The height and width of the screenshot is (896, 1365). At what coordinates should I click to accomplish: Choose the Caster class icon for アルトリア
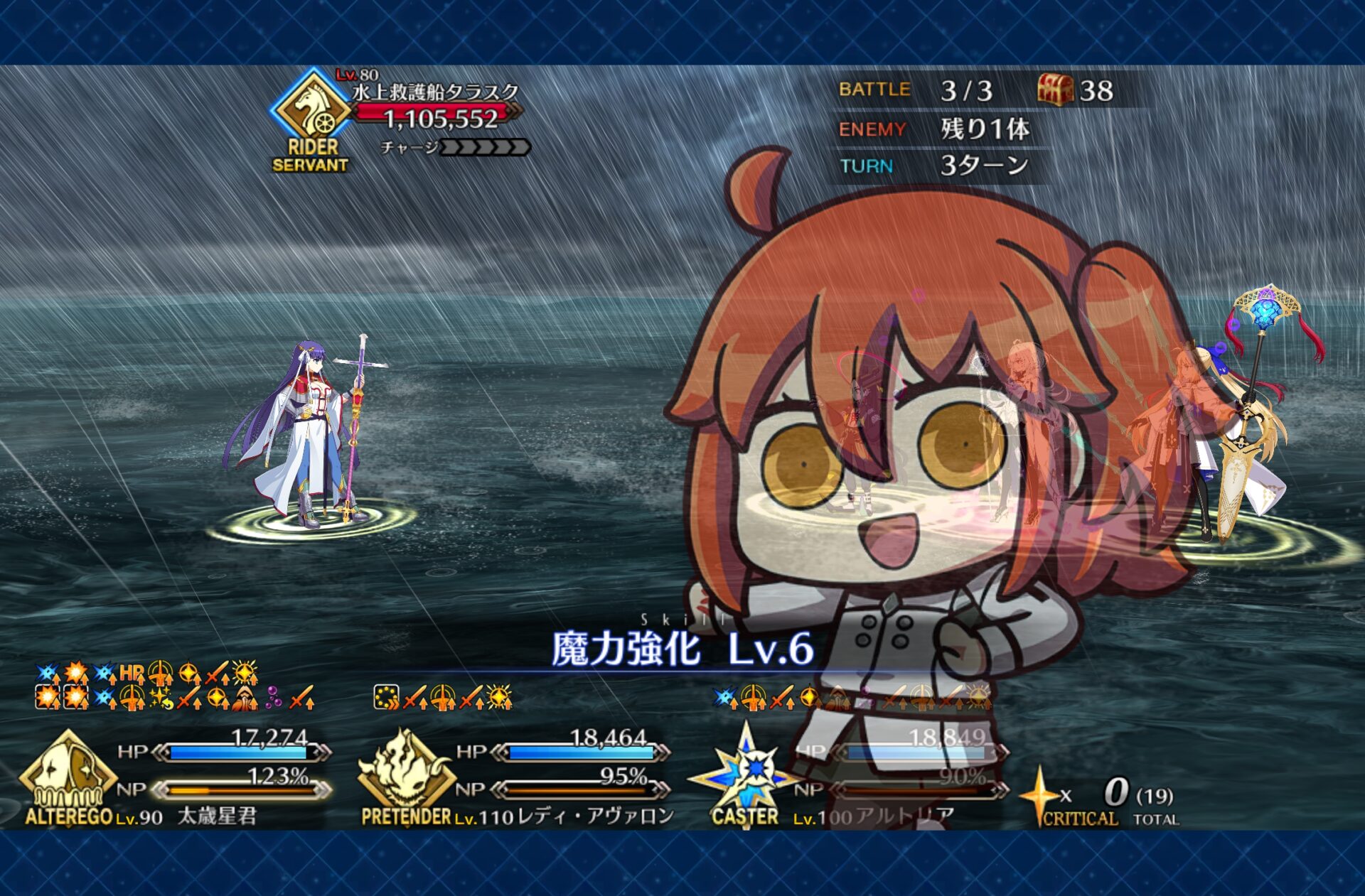pyautogui.click(x=746, y=771)
